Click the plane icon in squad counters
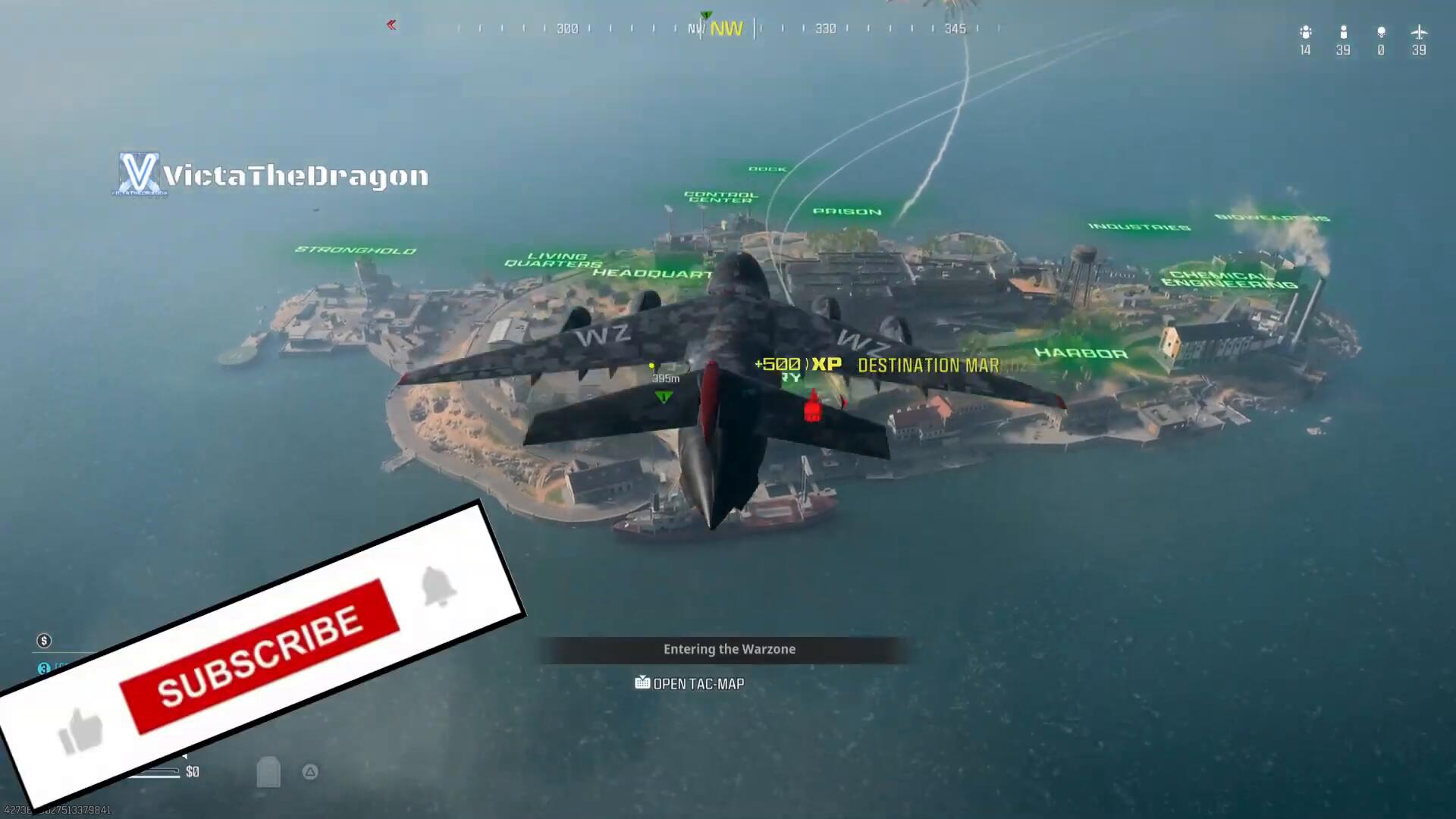This screenshot has width=1456, height=819. pos(1418,33)
